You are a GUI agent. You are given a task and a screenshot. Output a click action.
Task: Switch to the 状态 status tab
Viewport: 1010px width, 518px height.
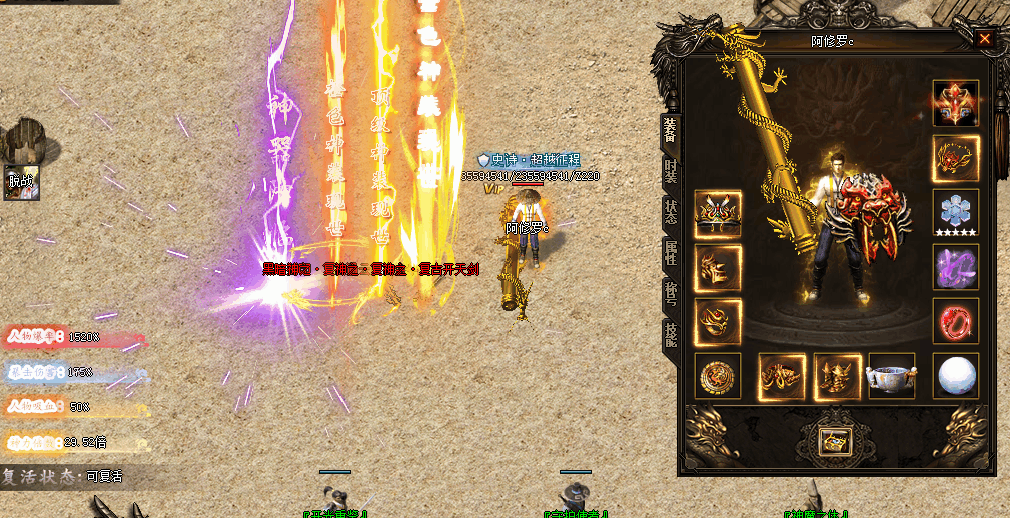tap(670, 211)
